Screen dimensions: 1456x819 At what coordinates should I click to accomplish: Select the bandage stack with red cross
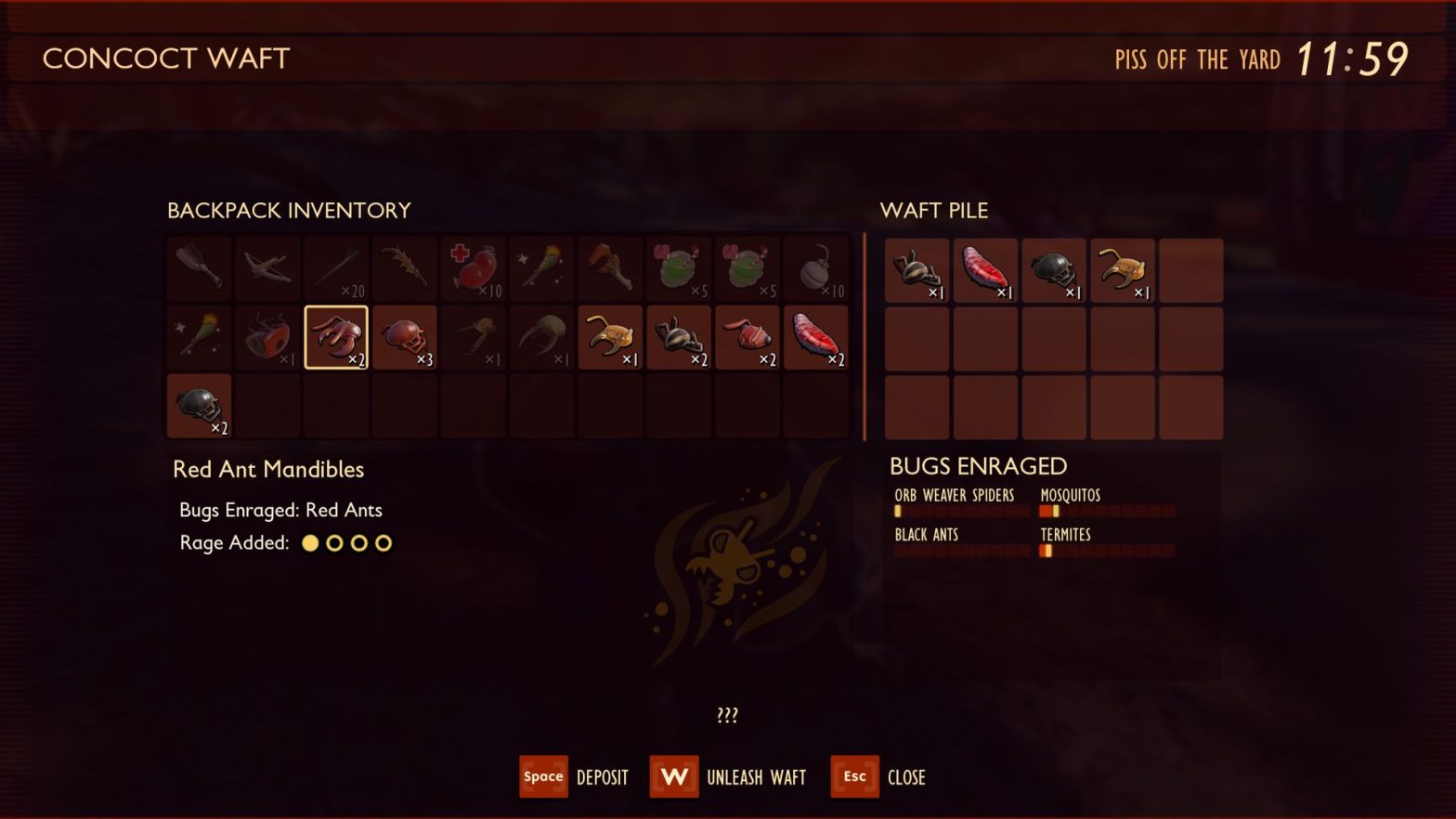tap(473, 268)
